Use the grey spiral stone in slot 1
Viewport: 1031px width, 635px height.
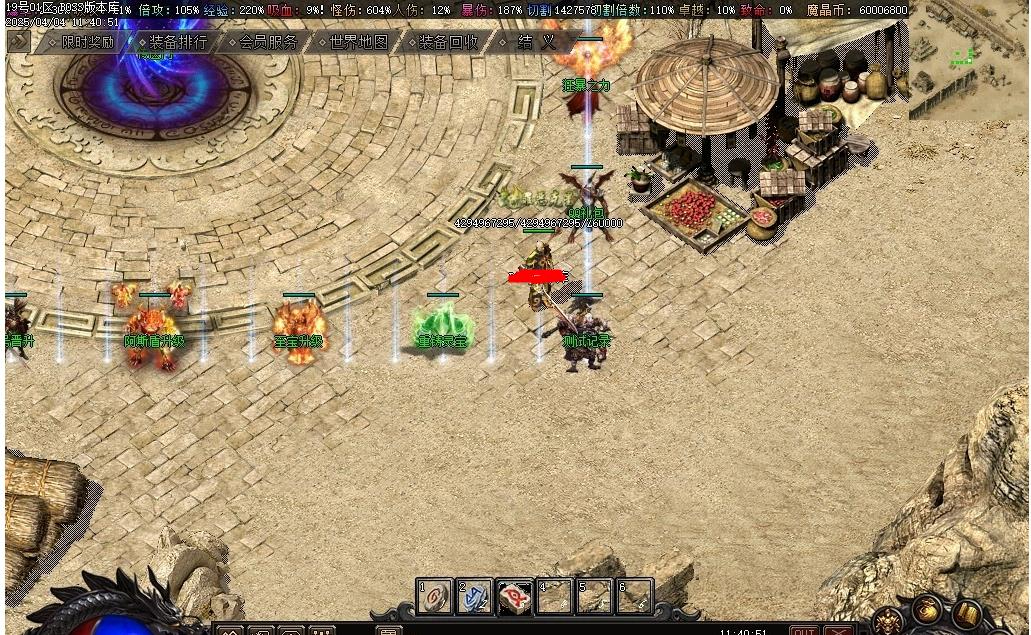click(x=435, y=597)
